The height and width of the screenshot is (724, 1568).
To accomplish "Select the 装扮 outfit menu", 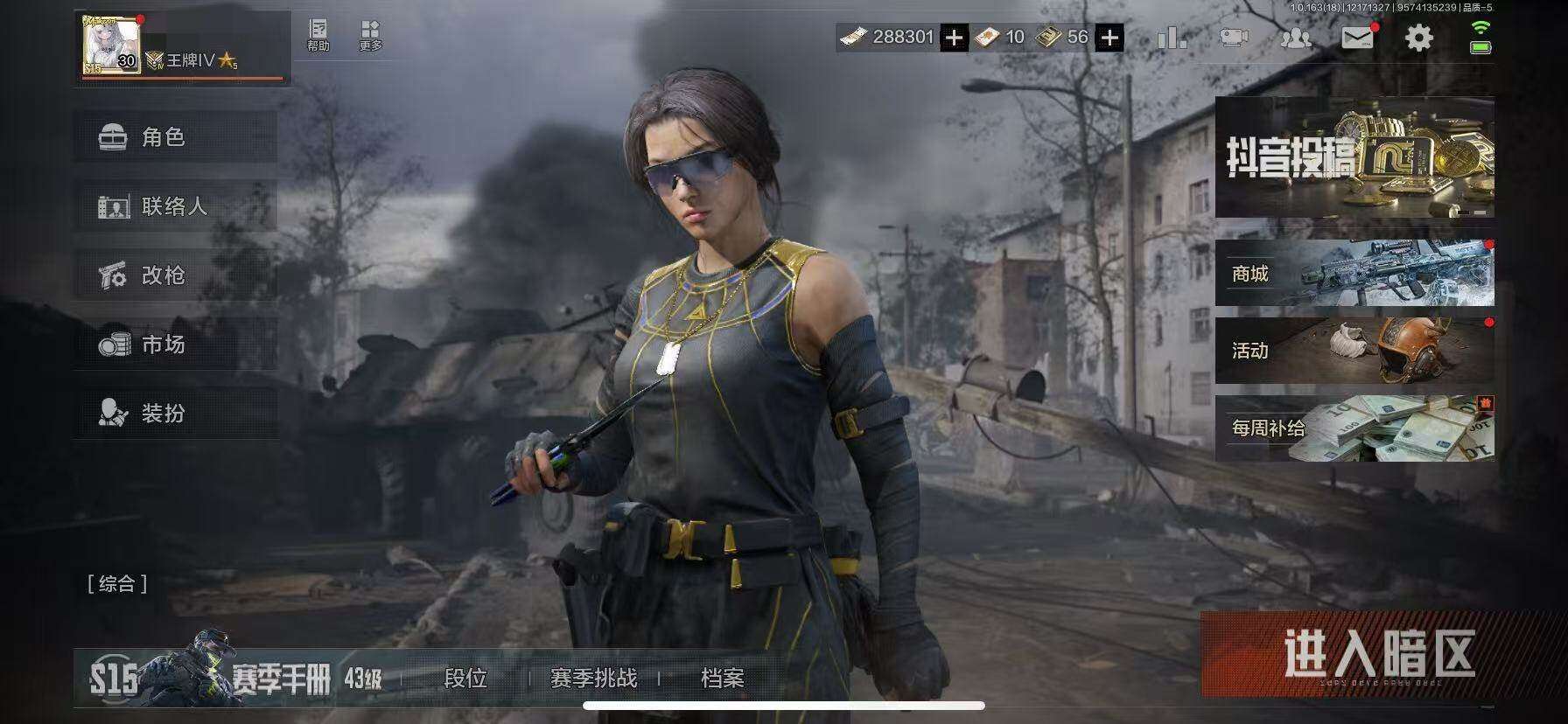I will [175, 413].
